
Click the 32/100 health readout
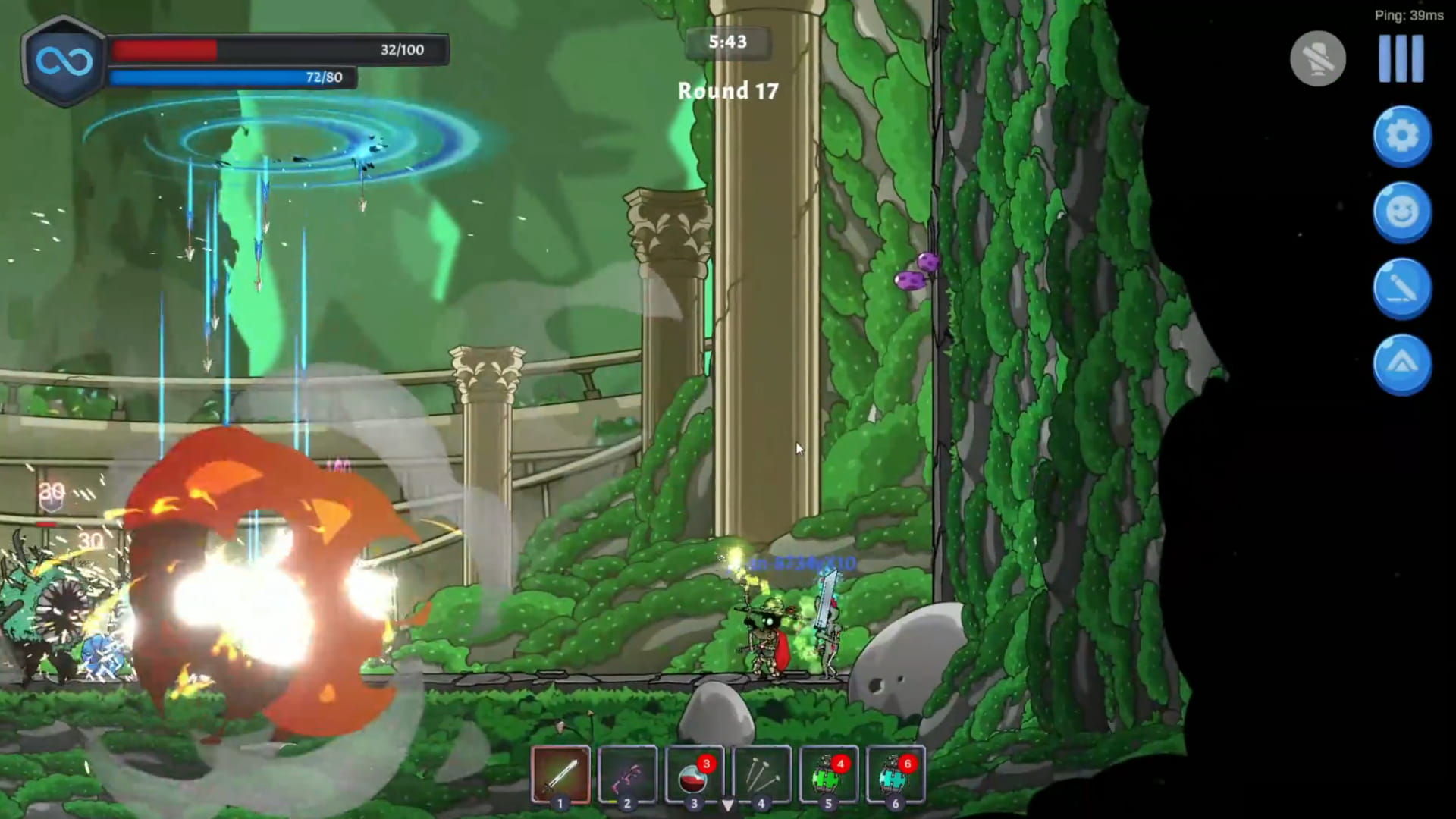pyautogui.click(x=402, y=50)
